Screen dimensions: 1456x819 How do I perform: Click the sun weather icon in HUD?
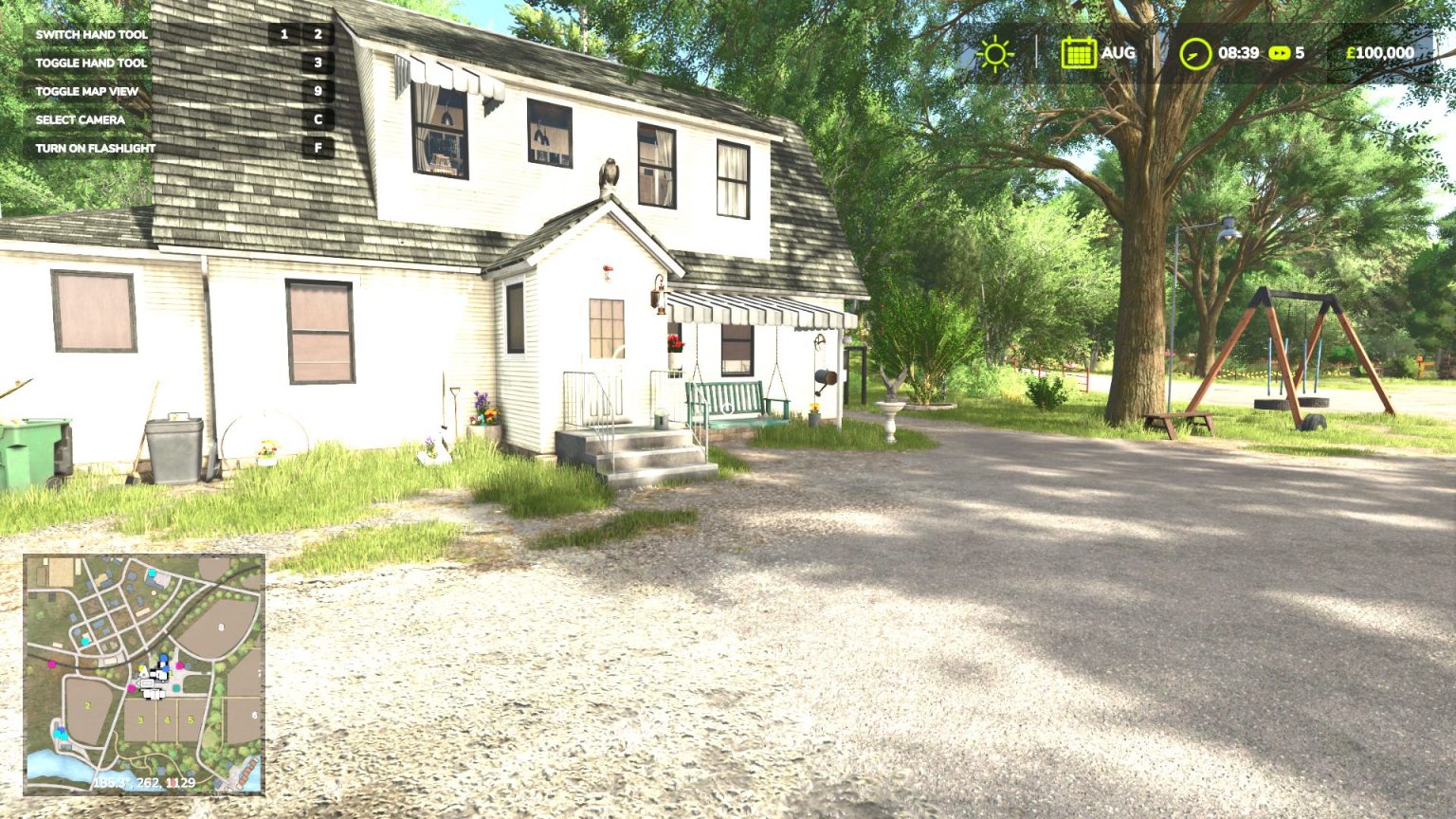(x=994, y=54)
